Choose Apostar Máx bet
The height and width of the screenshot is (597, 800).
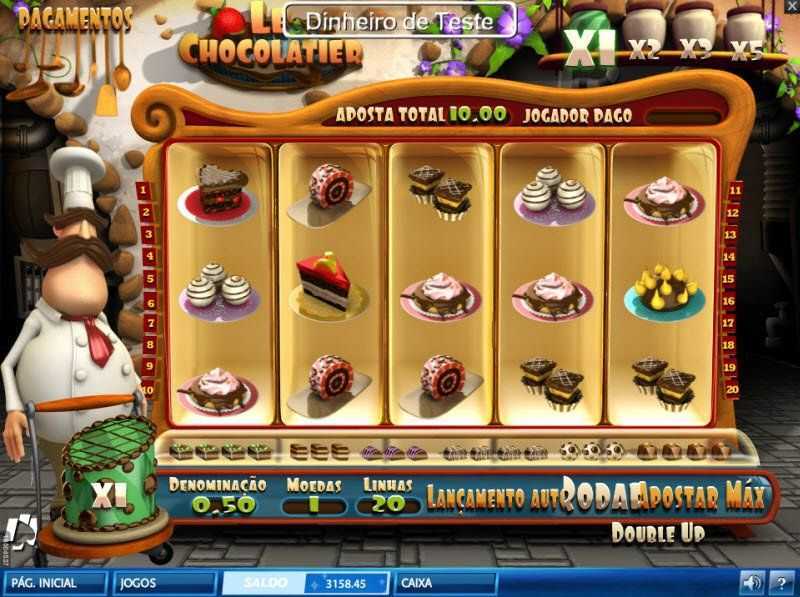coord(704,495)
